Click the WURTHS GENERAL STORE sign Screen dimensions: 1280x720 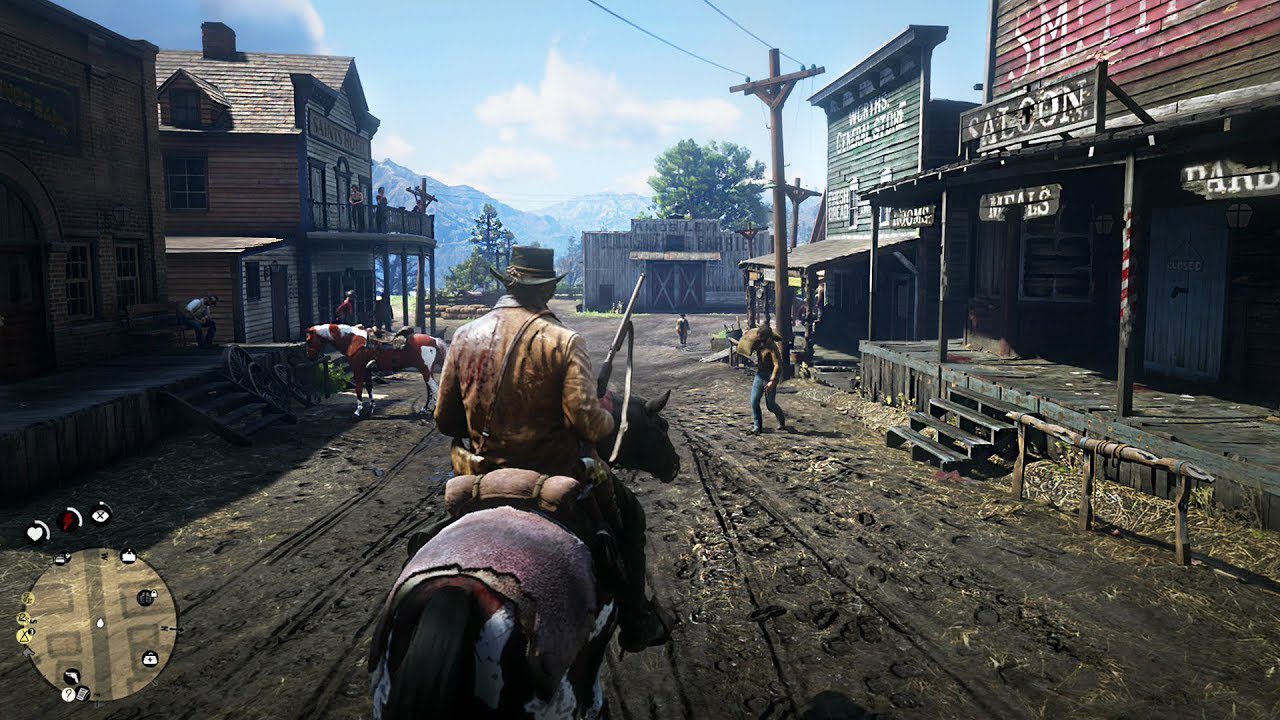click(x=869, y=122)
